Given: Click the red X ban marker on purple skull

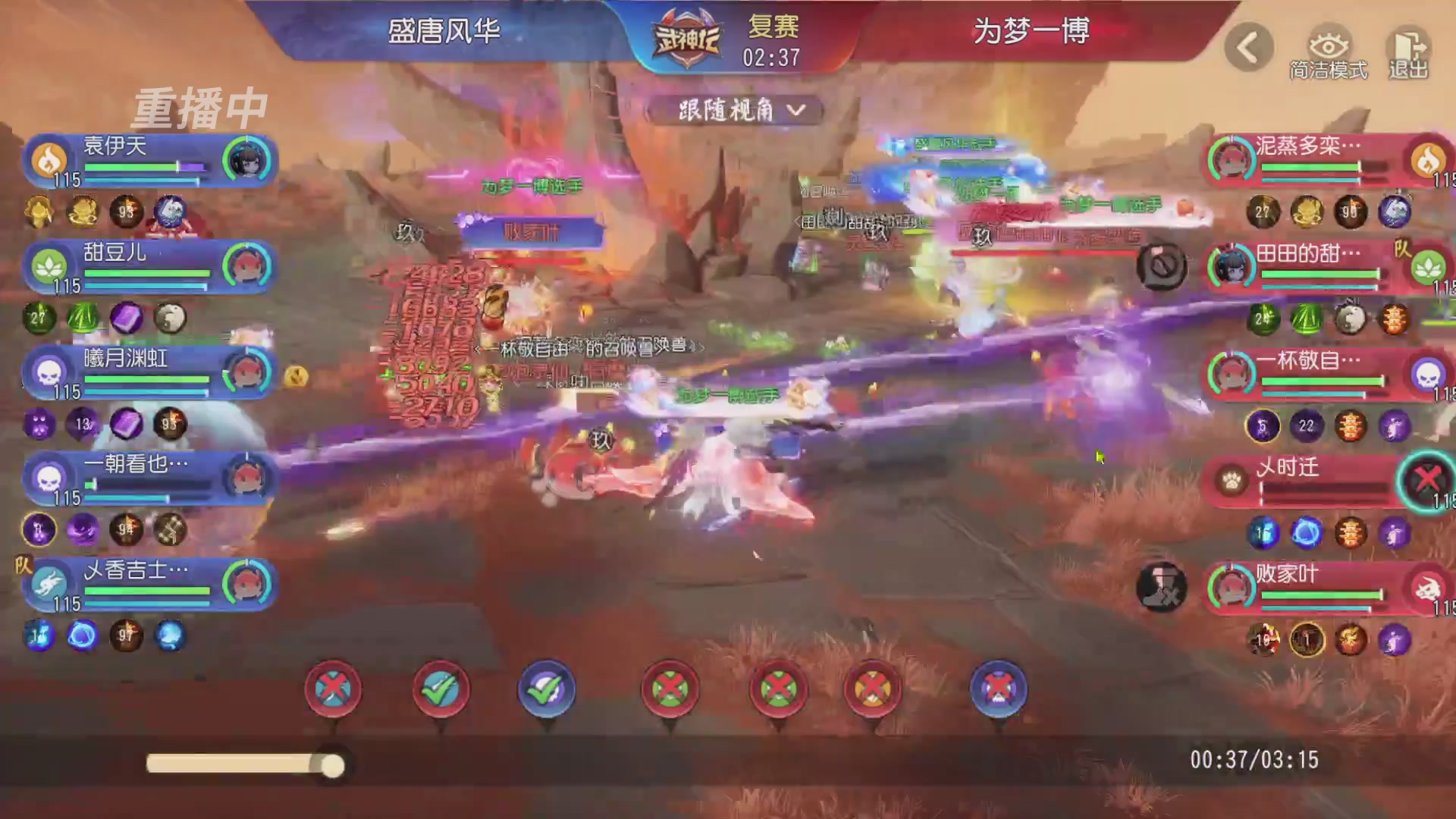Looking at the screenshot, I should click(x=999, y=690).
